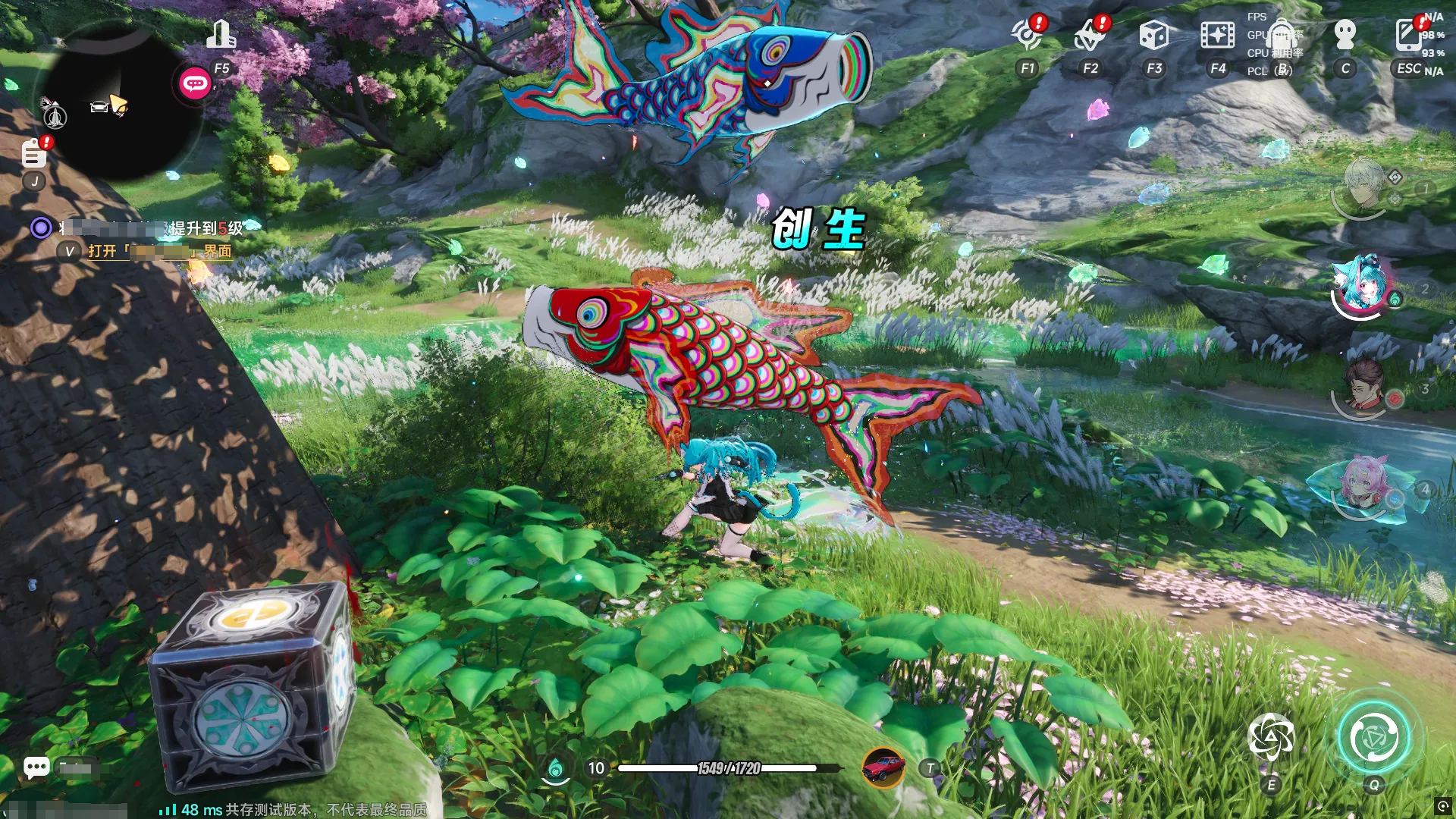
Task: Switch to the pink-haired character portrait
Action: (1363, 485)
